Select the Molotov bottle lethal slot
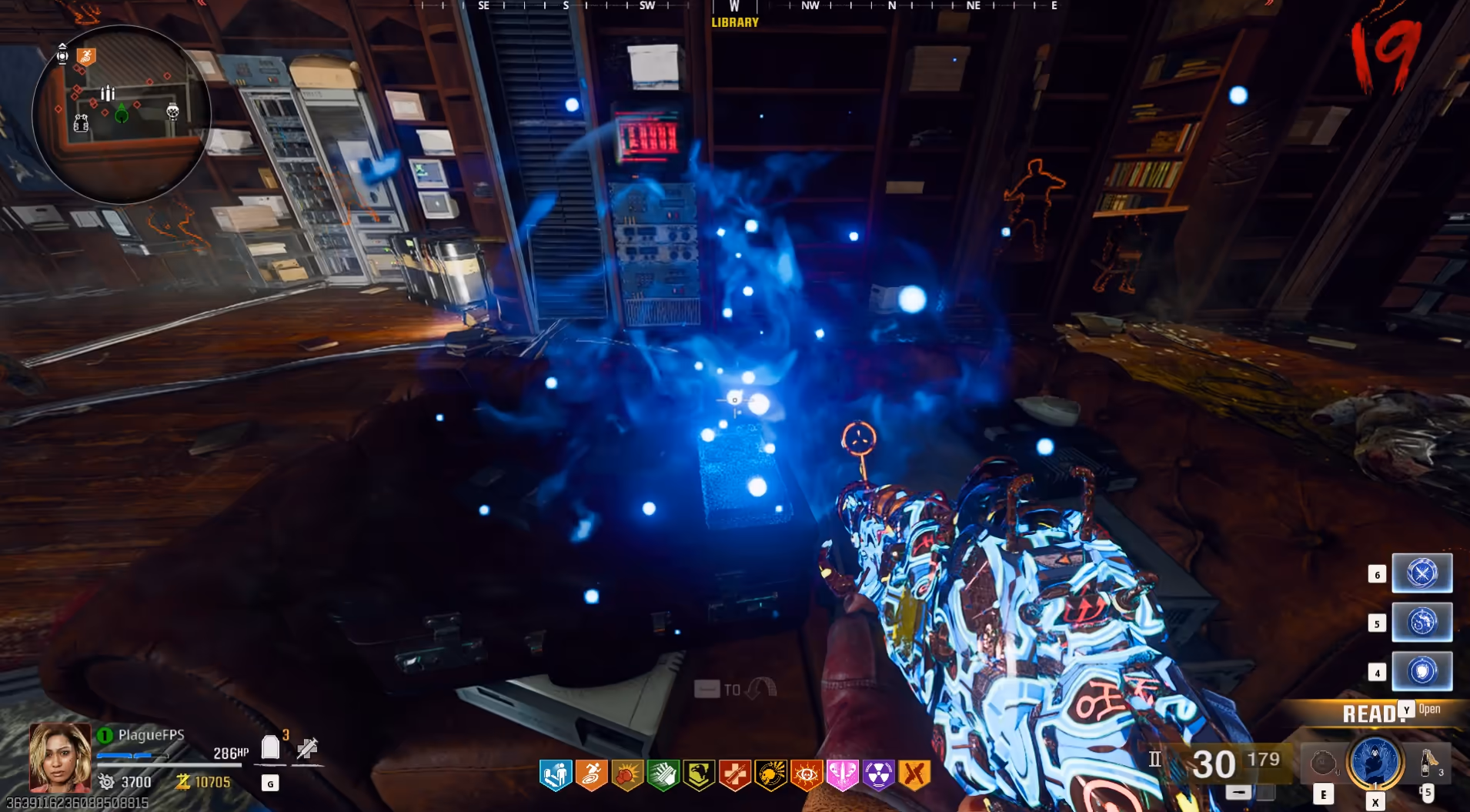The height and width of the screenshot is (812, 1470). click(x=1428, y=762)
